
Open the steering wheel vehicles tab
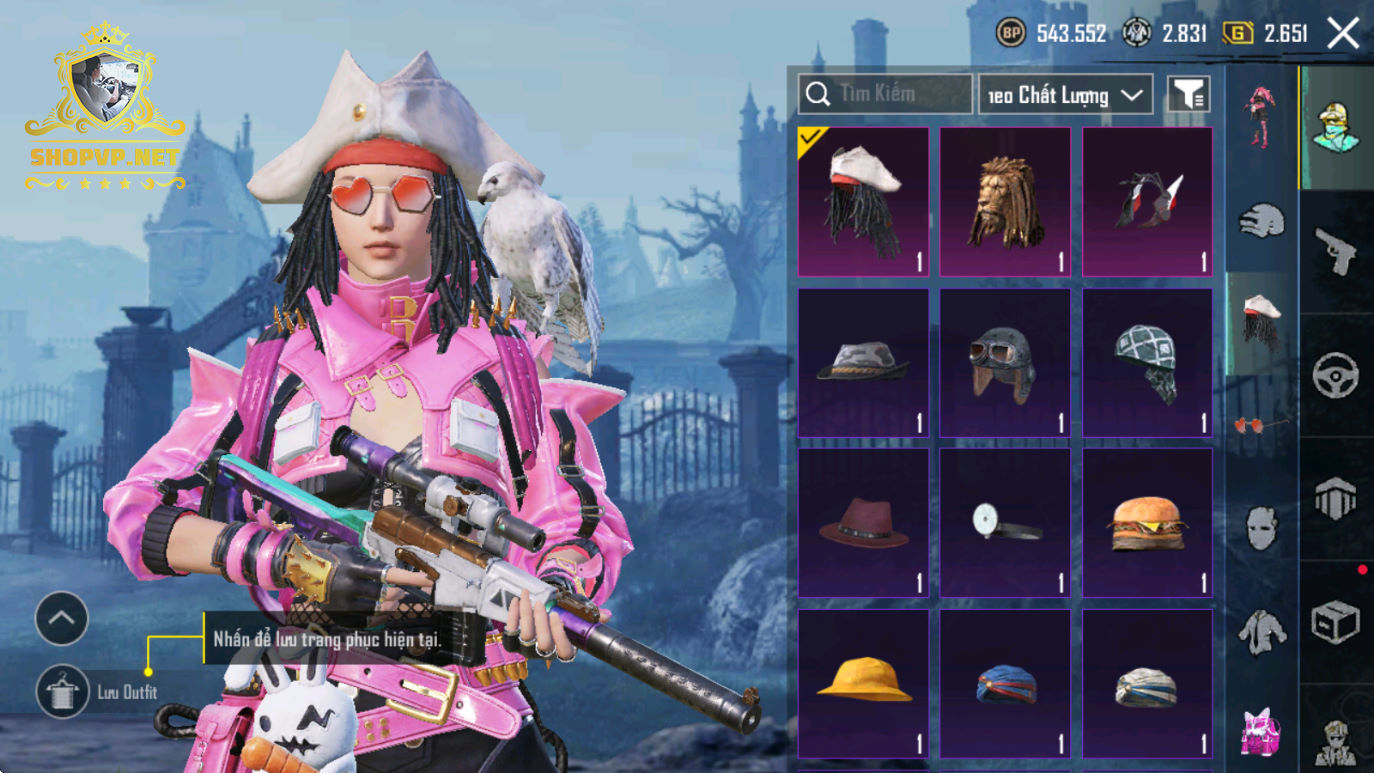[1336, 375]
